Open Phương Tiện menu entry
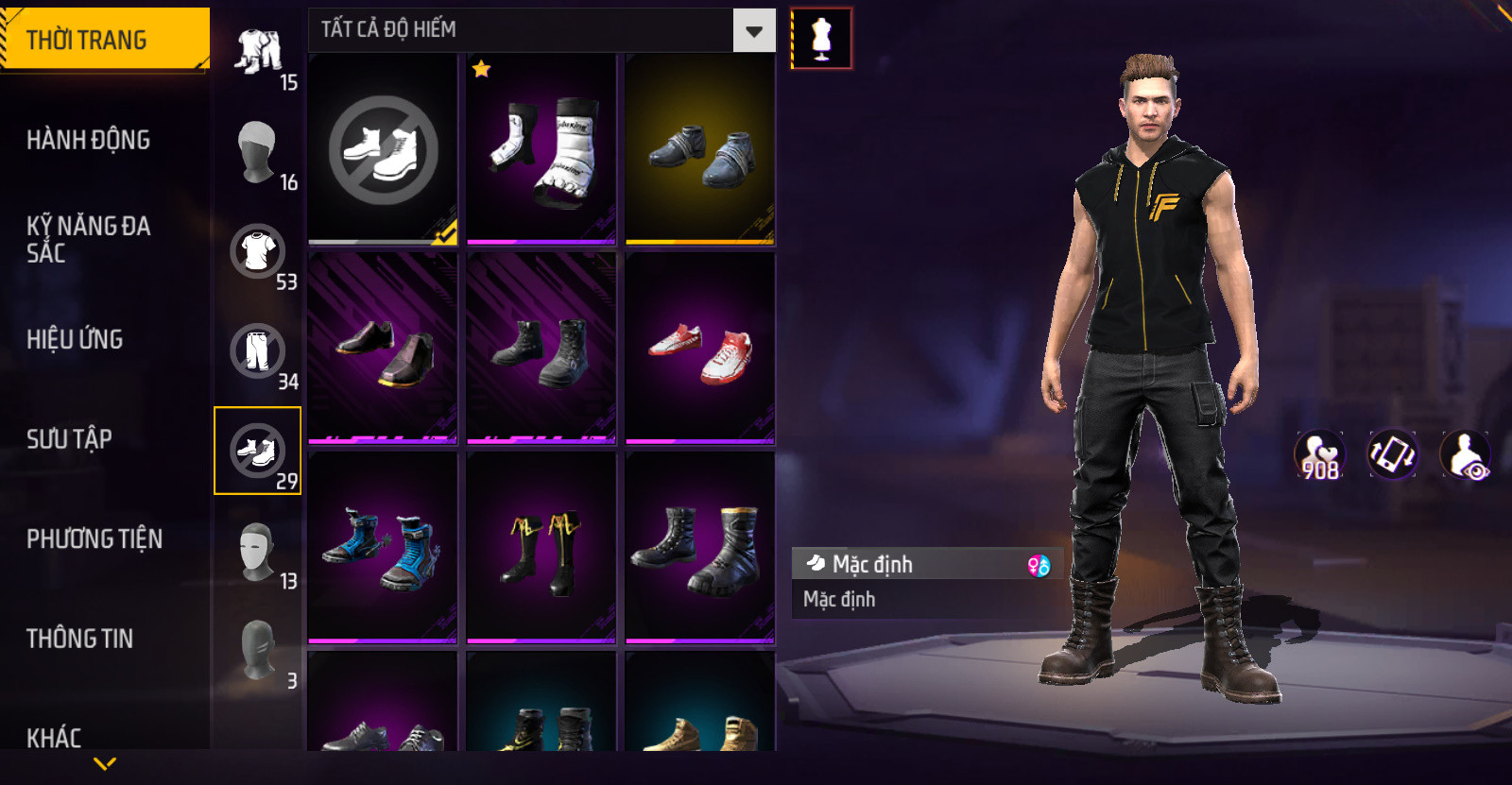1512x785 pixels. [94, 538]
